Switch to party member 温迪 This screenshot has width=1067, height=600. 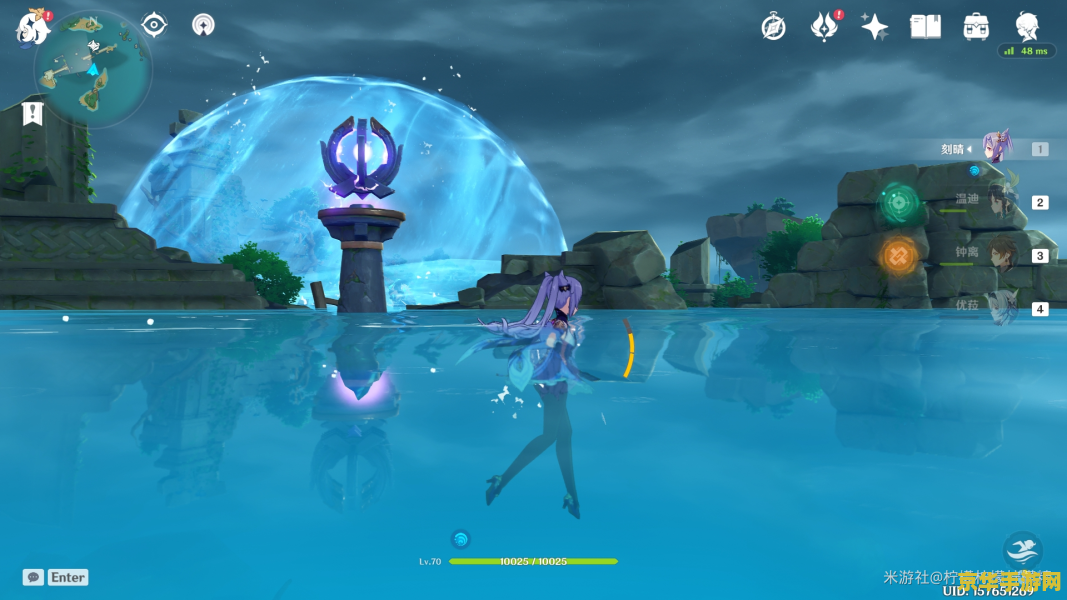click(x=1000, y=202)
